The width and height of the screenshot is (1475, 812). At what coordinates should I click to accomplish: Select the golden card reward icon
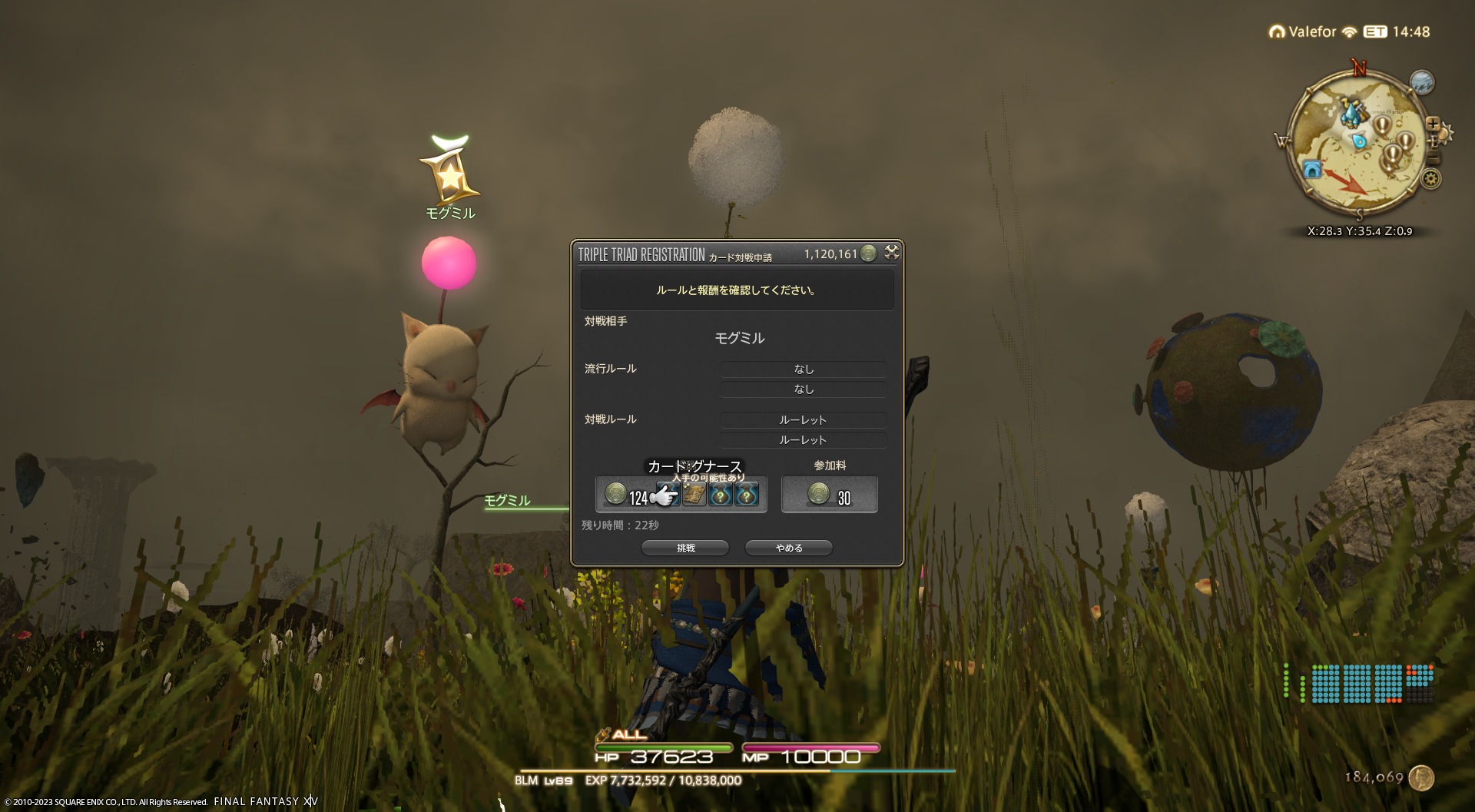coord(694,495)
